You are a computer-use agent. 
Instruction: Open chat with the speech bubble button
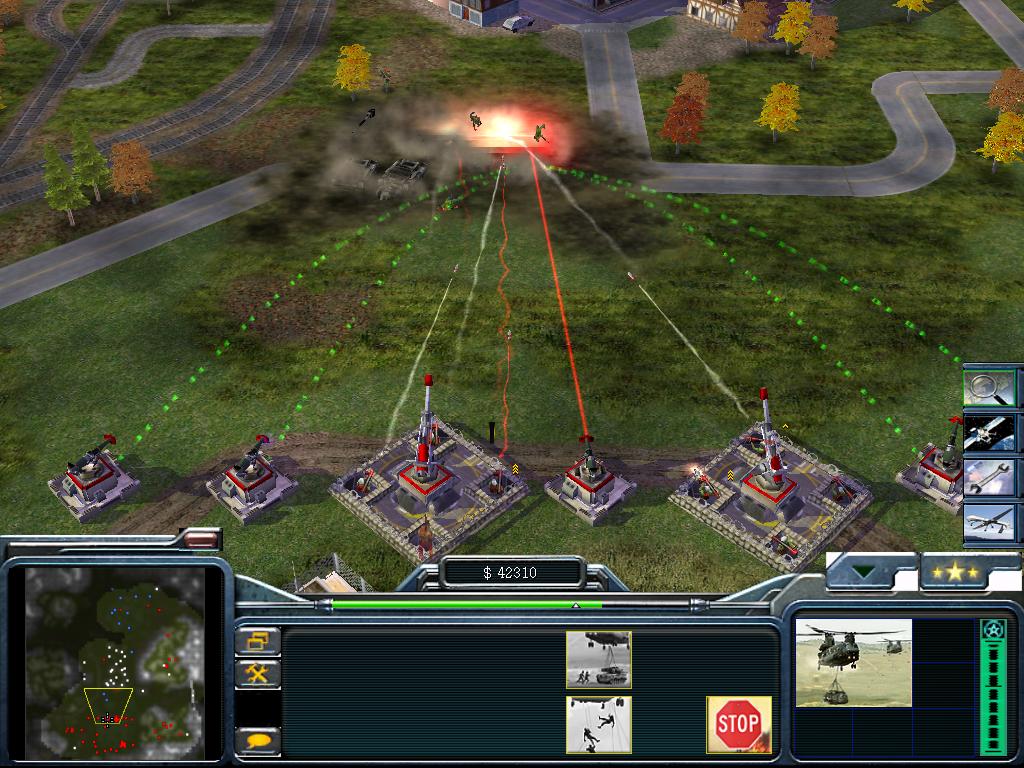(258, 741)
